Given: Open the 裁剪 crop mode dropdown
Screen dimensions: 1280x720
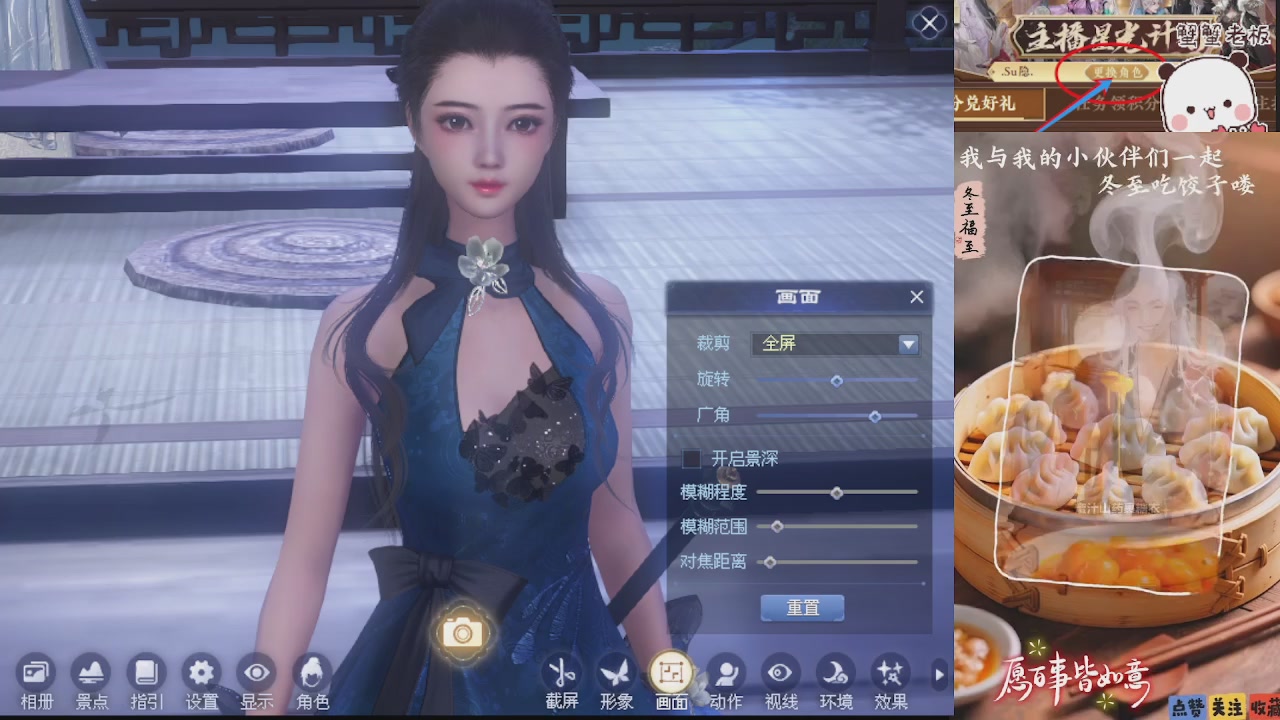Looking at the screenshot, I should 907,344.
